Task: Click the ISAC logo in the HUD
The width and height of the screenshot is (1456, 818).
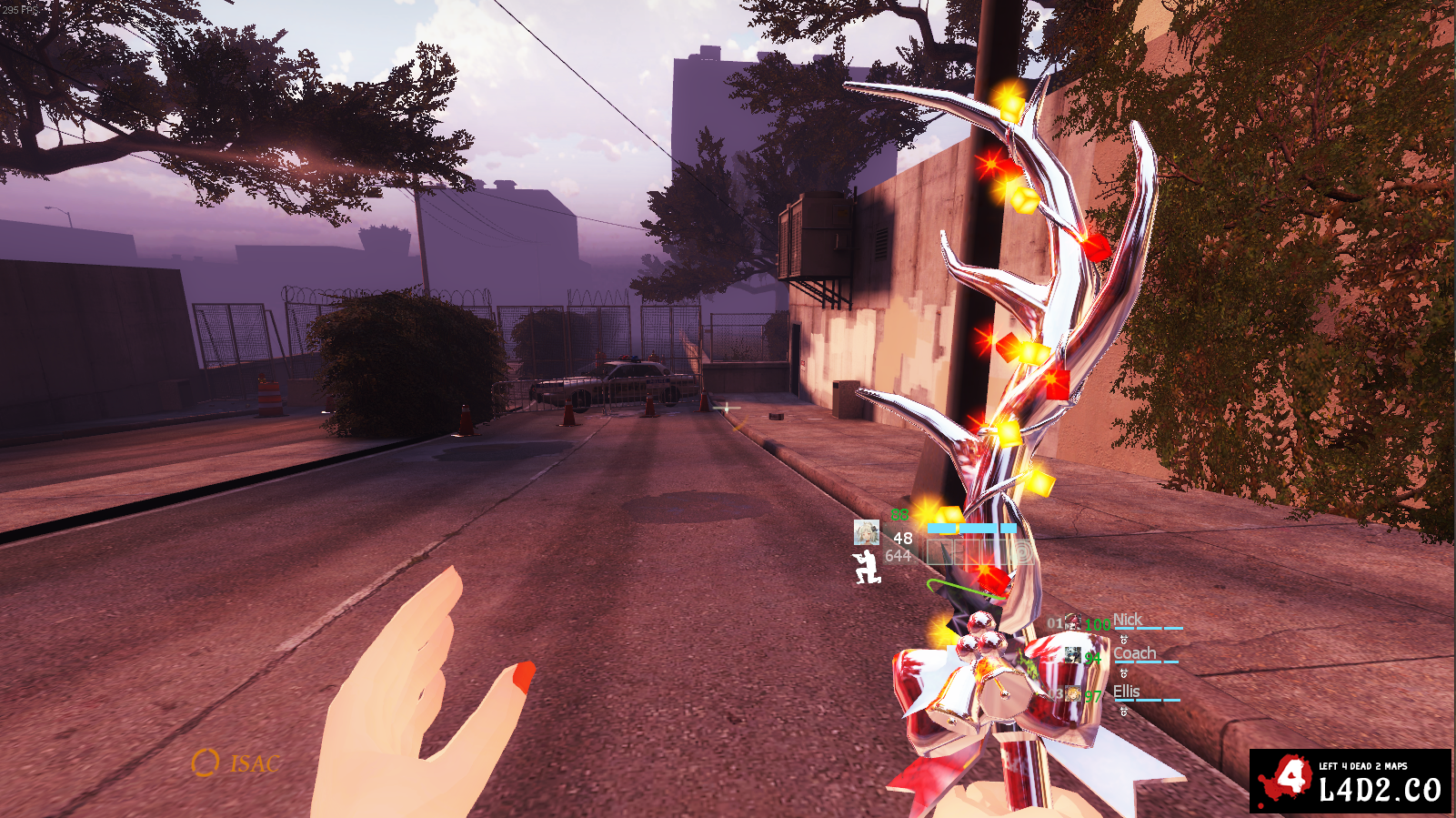Action: click(236, 762)
